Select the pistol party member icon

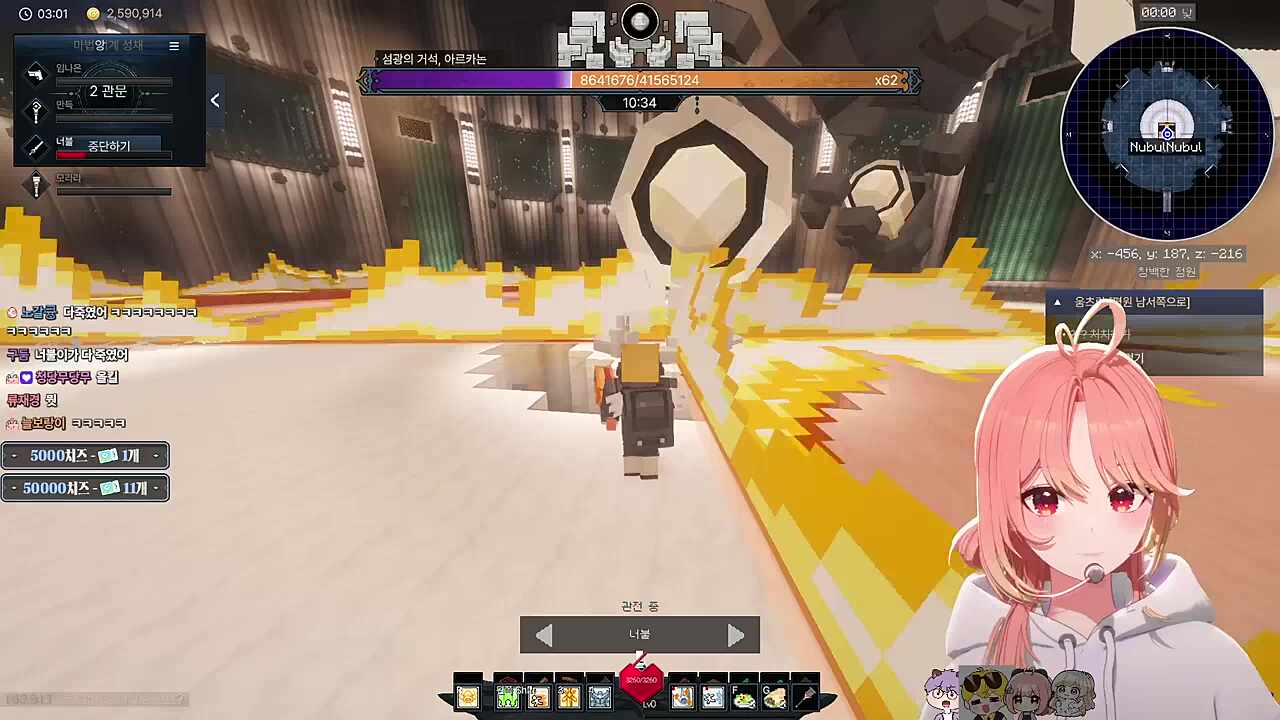point(36,74)
